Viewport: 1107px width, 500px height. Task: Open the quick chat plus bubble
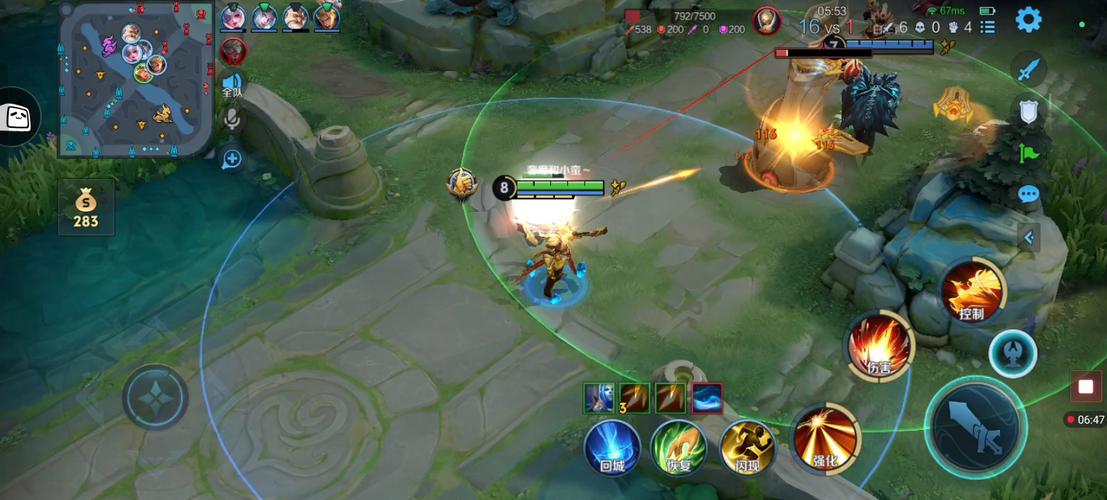click(232, 158)
